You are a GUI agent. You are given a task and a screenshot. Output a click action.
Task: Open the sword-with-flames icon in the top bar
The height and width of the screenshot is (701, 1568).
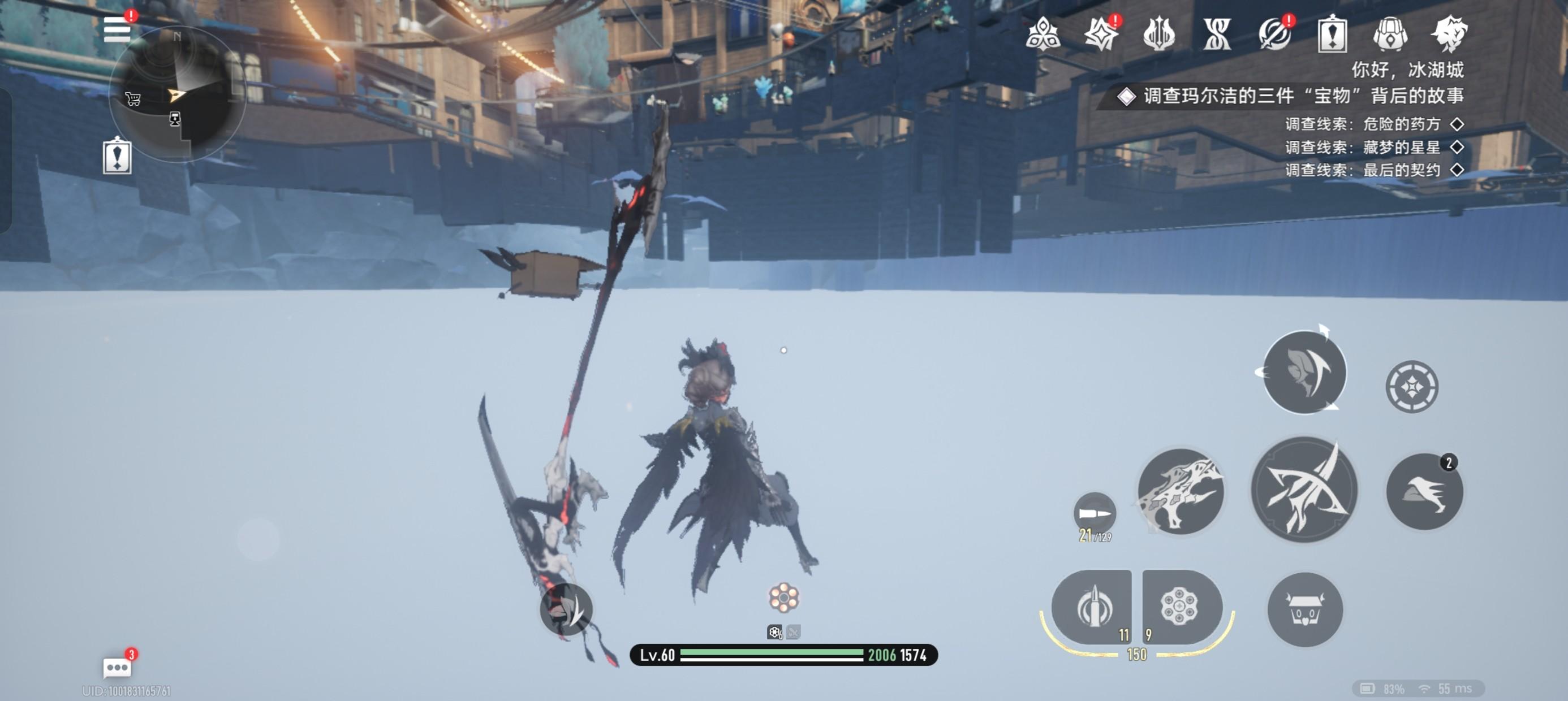click(1158, 33)
